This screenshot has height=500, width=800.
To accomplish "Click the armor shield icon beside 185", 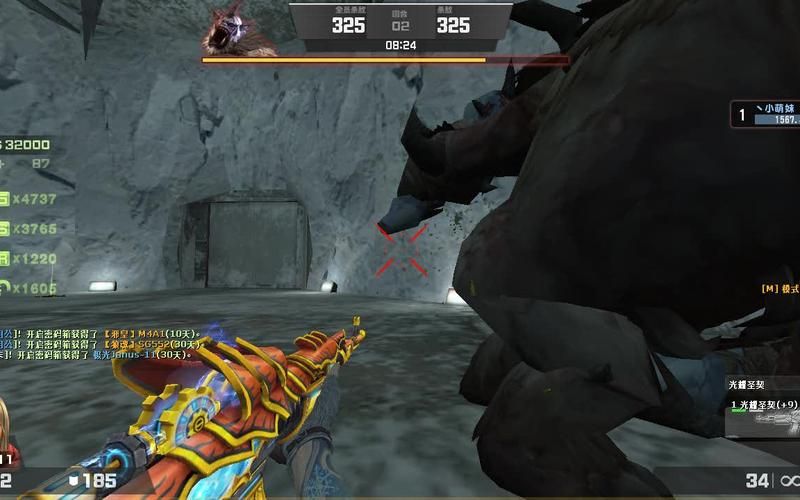I will (x=74, y=481).
